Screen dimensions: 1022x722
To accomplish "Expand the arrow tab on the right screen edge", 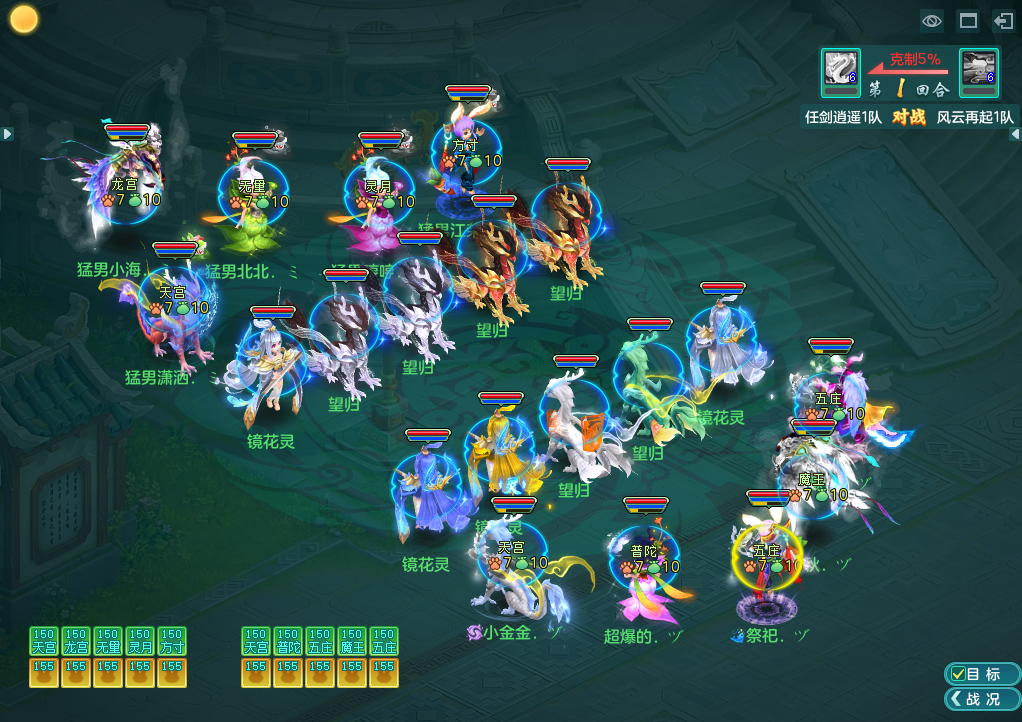I will (x=1015, y=133).
